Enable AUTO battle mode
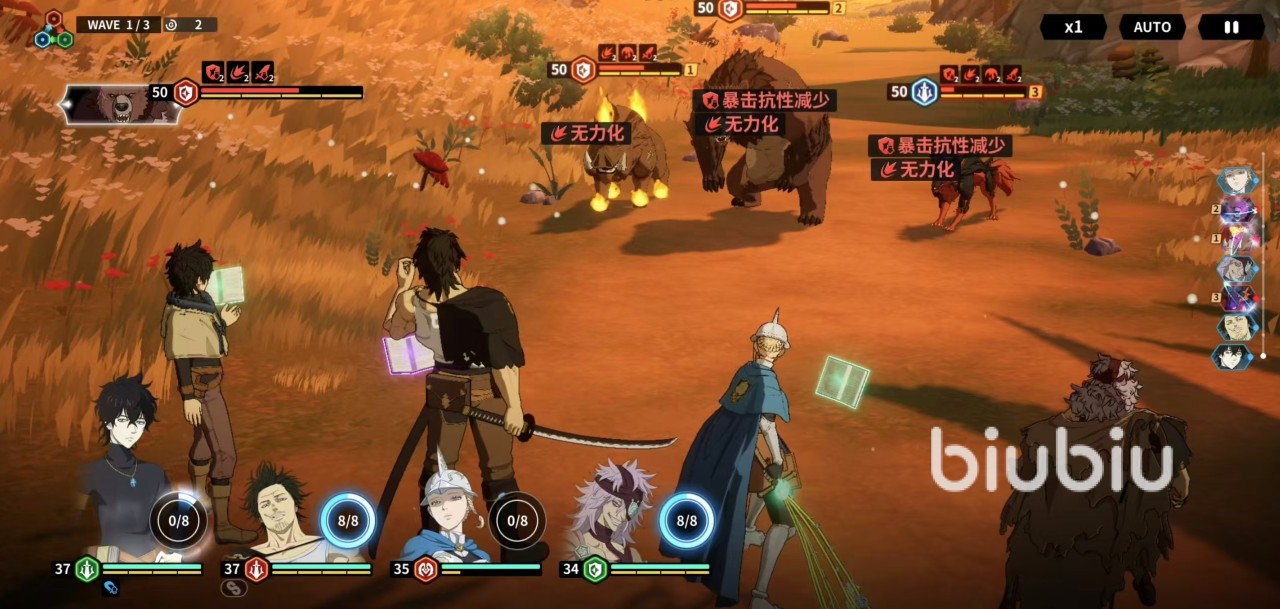The height and width of the screenshot is (609, 1280). (1151, 27)
